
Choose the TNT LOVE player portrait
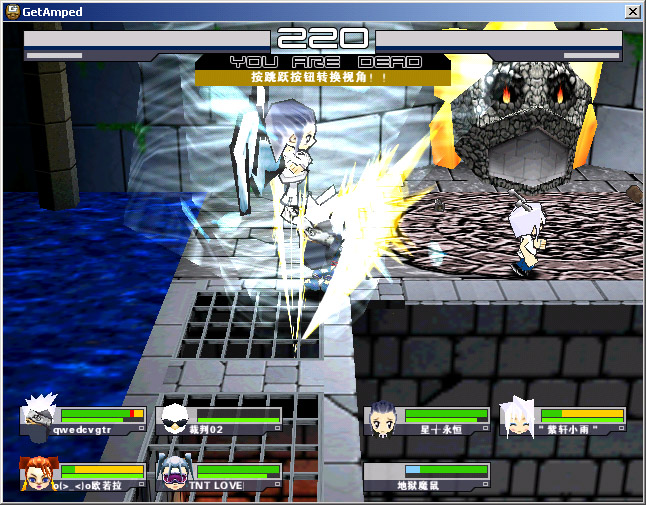(x=174, y=473)
